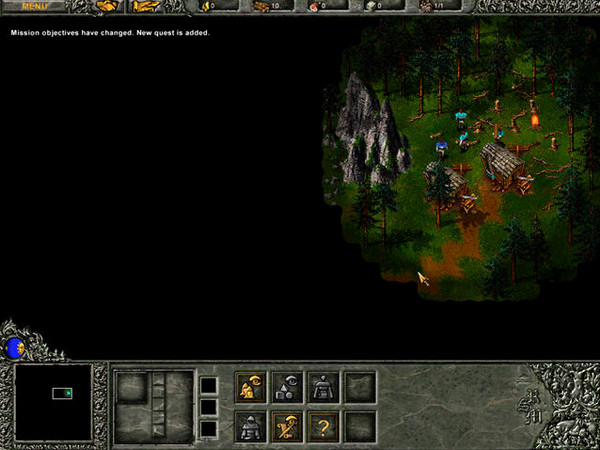Image resolution: width=600 pixels, height=450 pixels.
Task: Activate the golden scroll and key icon
Action: (x=288, y=426)
